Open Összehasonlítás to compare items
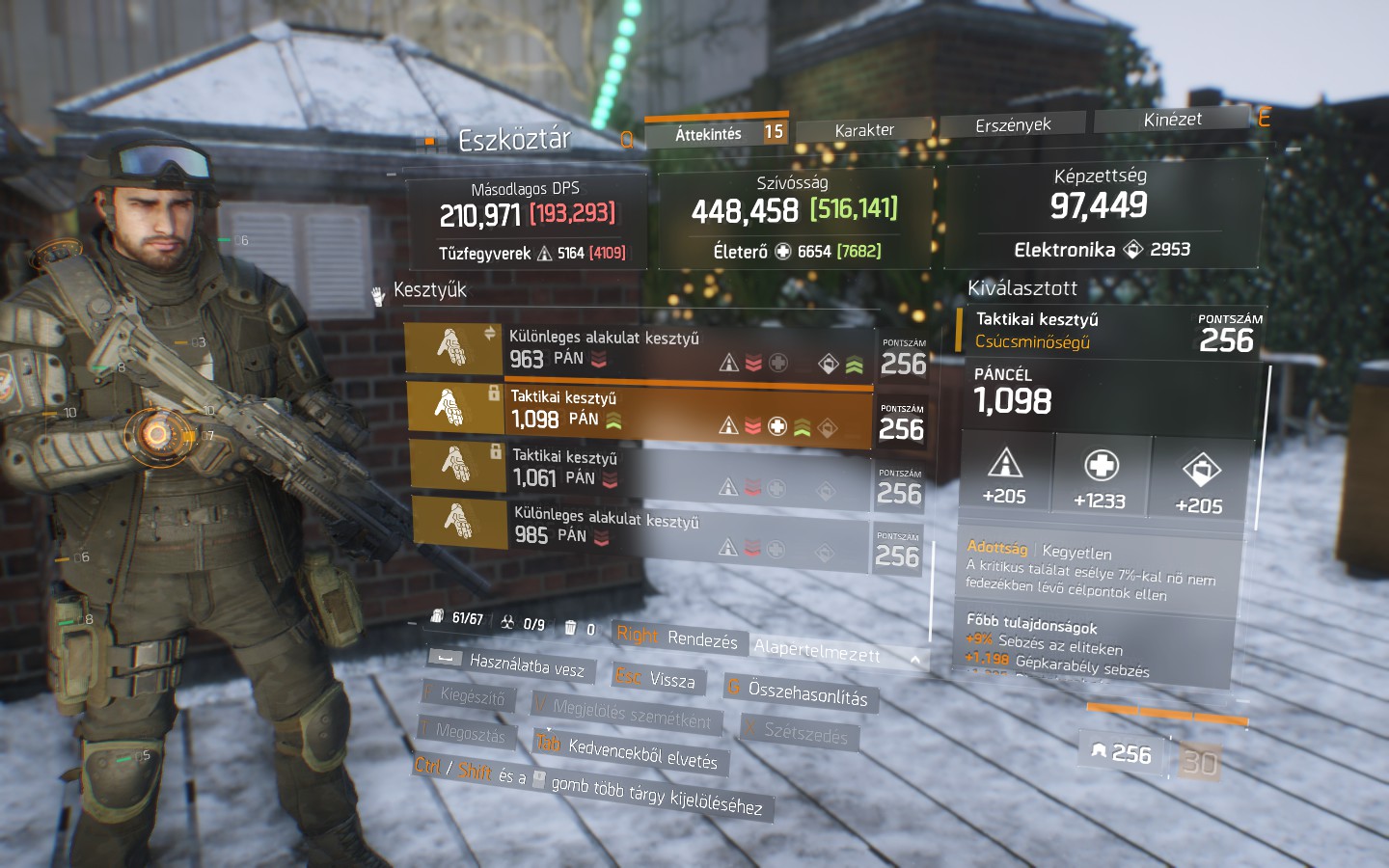1389x868 pixels. 799,692
